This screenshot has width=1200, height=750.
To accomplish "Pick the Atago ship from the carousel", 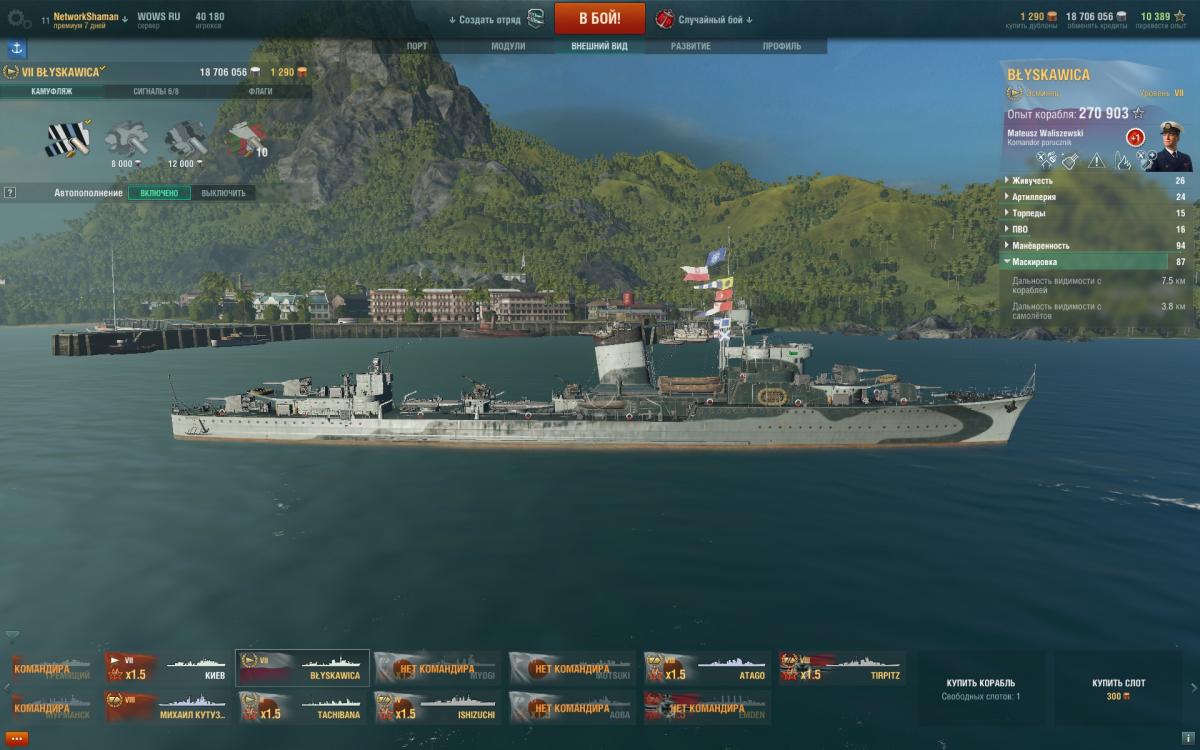I will [x=707, y=668].
